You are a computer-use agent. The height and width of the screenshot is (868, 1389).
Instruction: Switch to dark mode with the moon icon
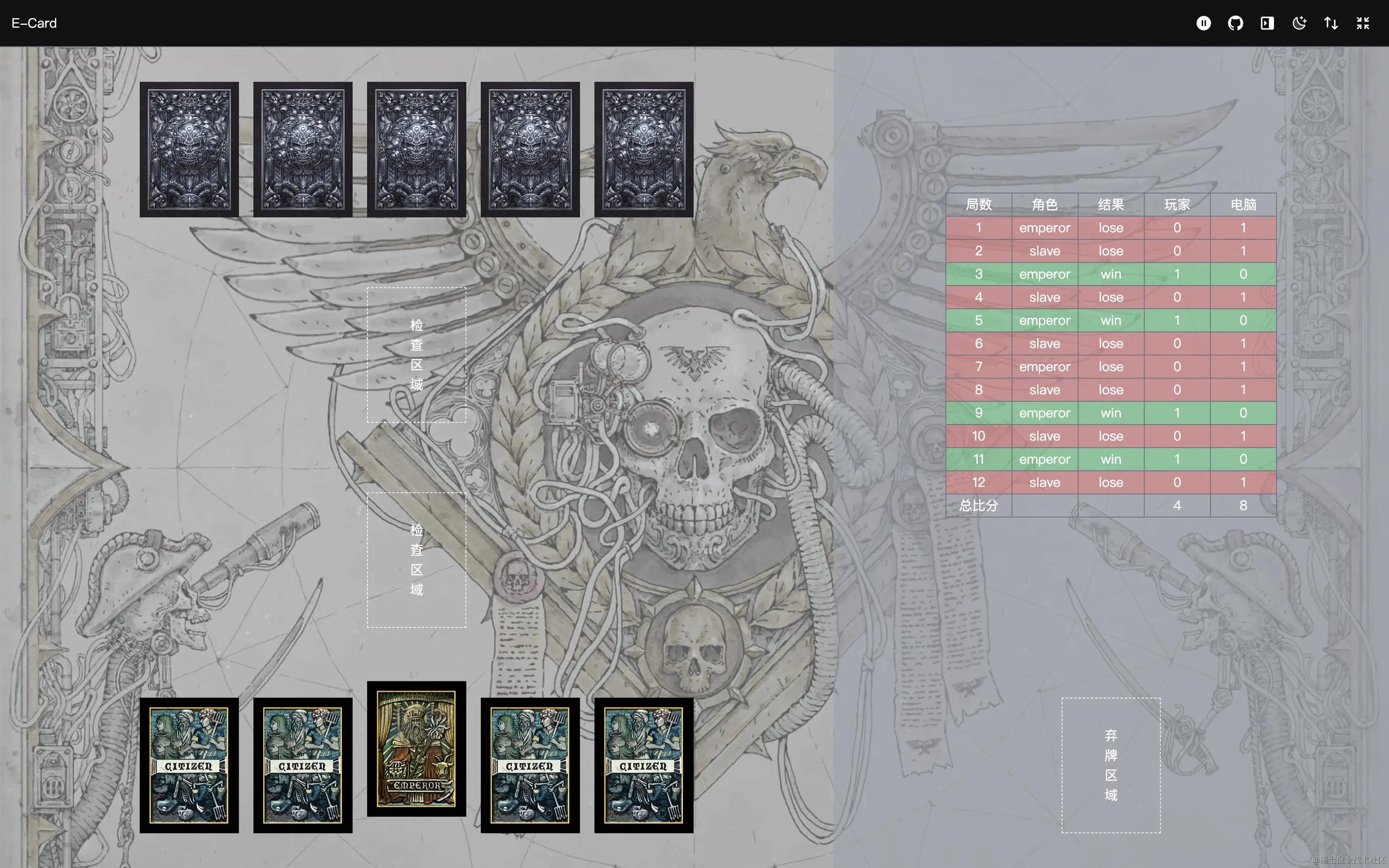tap(1299, 23)
